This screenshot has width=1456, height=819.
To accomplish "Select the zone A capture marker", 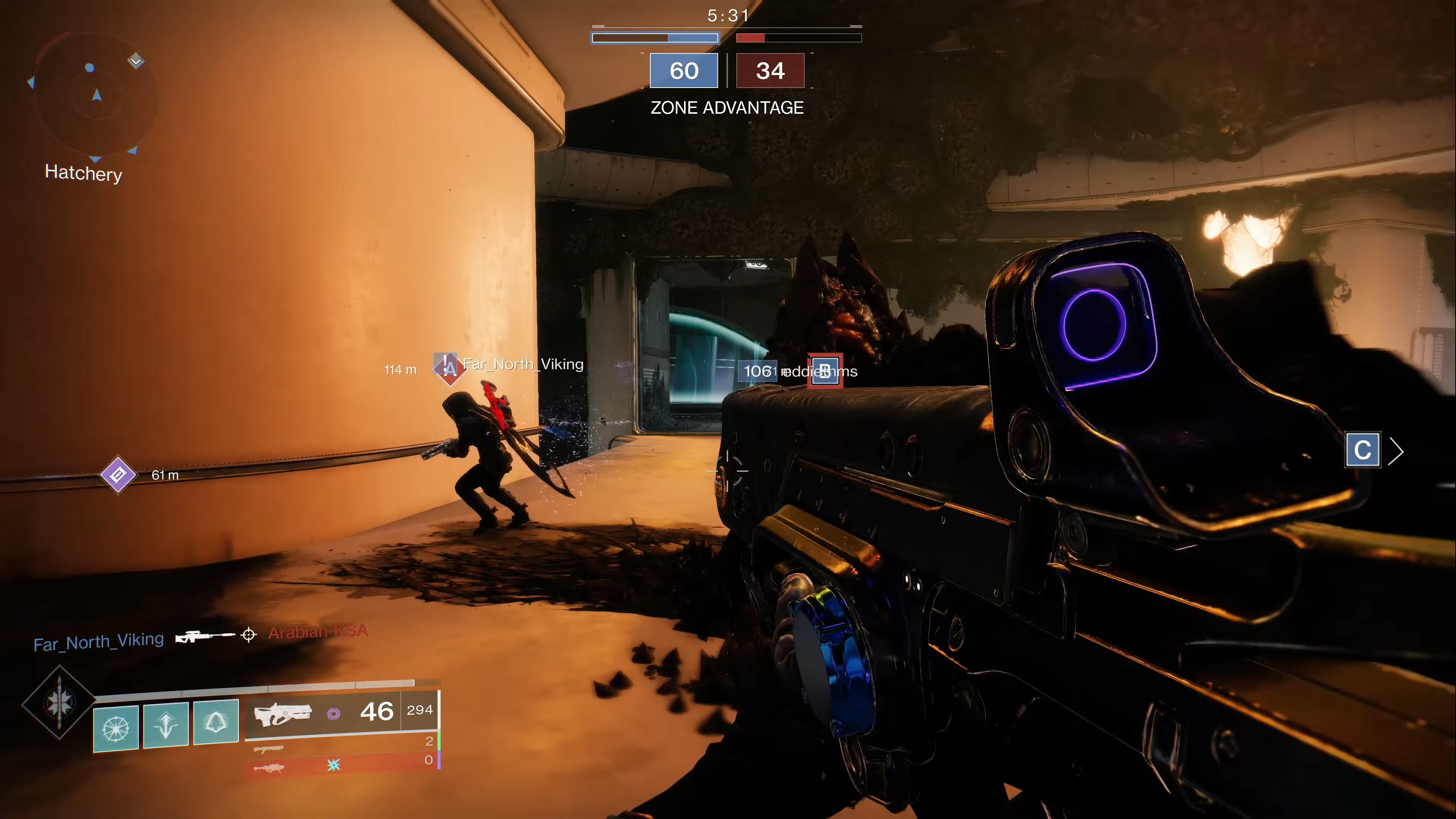I will (449, 368).
